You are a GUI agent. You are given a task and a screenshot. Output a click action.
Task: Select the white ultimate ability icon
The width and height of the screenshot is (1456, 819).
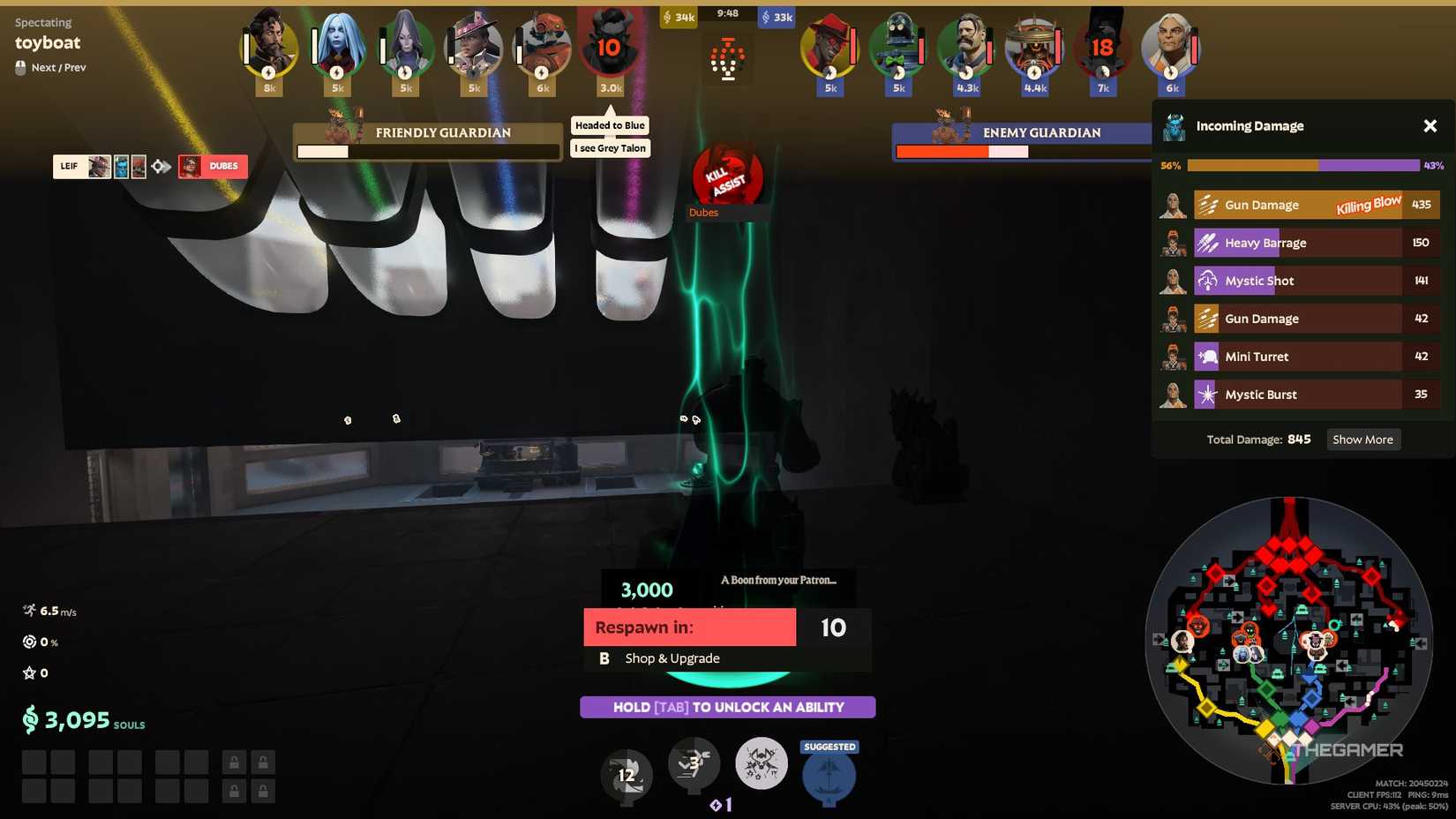pos(761,763)
